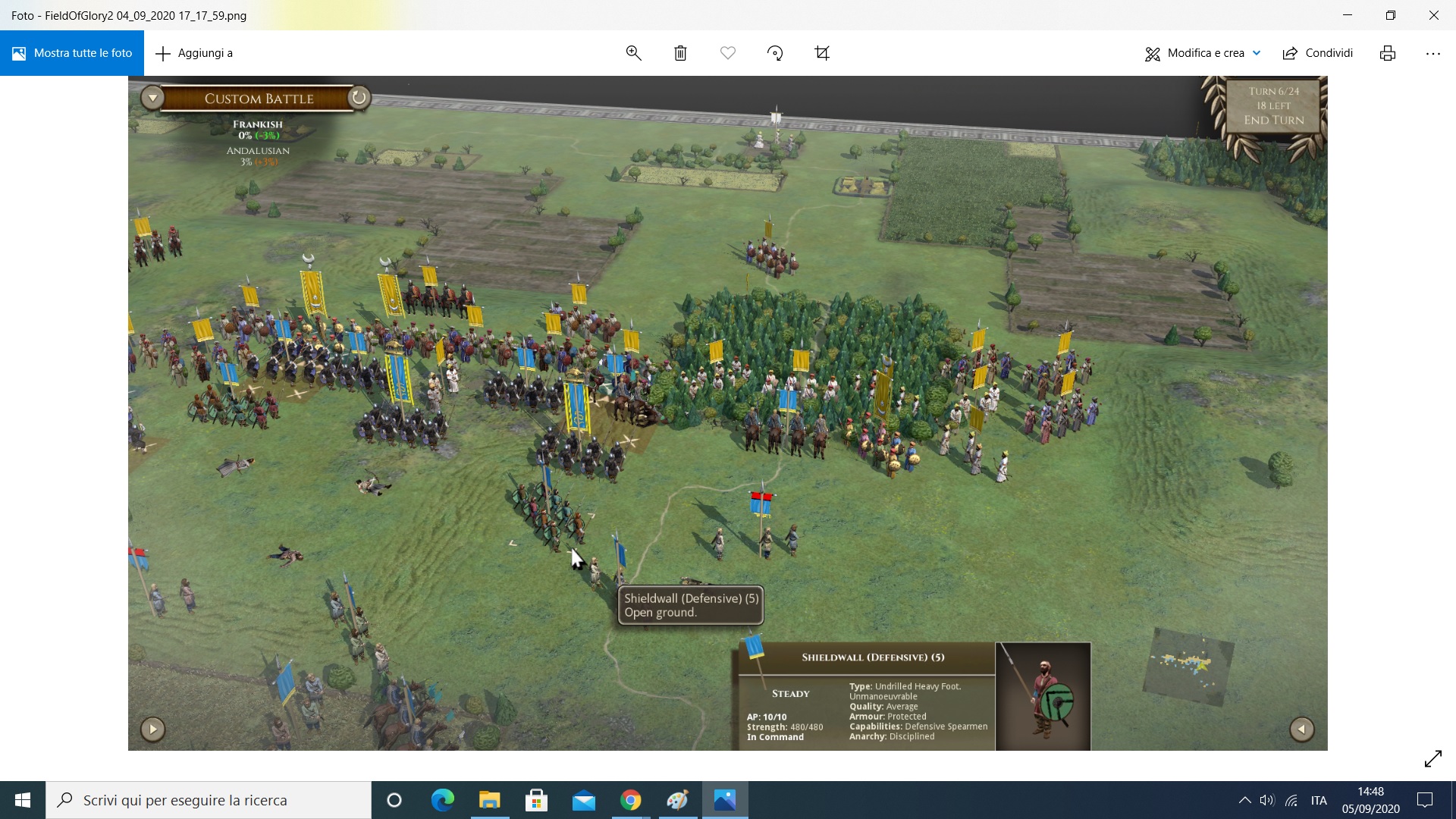1456x819 pixels.
Task: Open the battlefield minimap
Action: tap(1188, 665)
